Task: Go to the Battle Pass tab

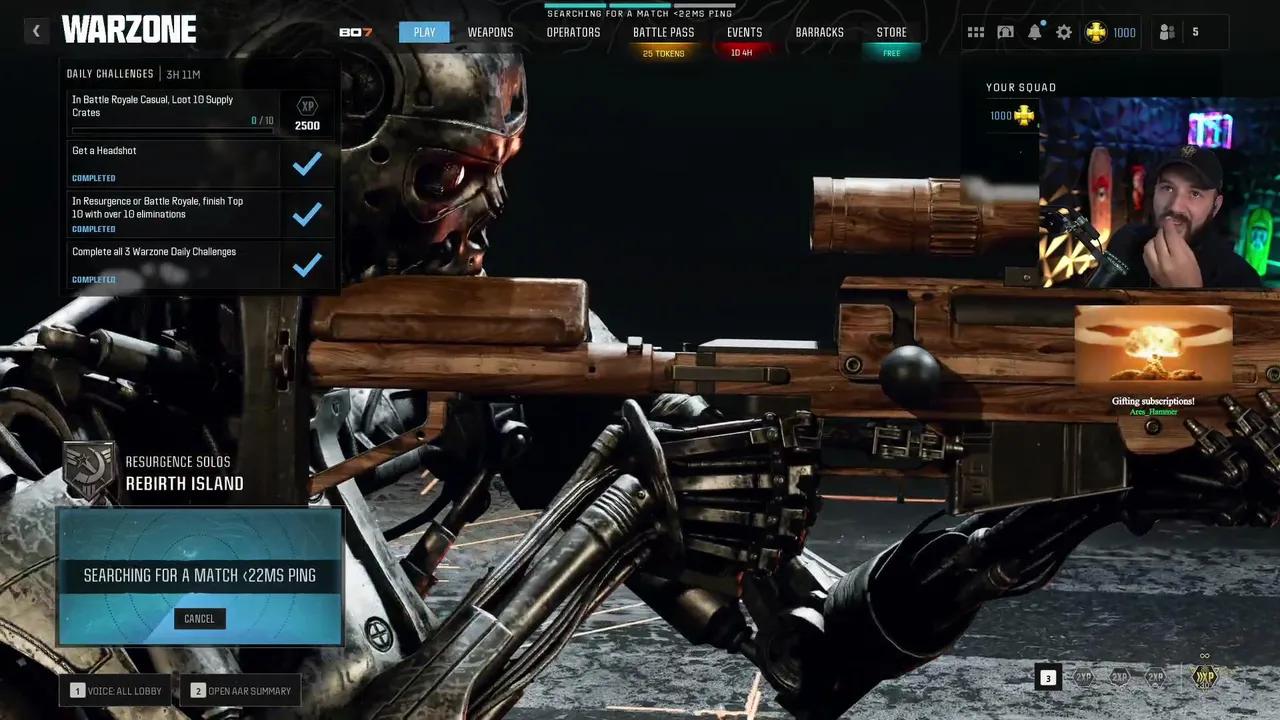Action: click(663, 32)
